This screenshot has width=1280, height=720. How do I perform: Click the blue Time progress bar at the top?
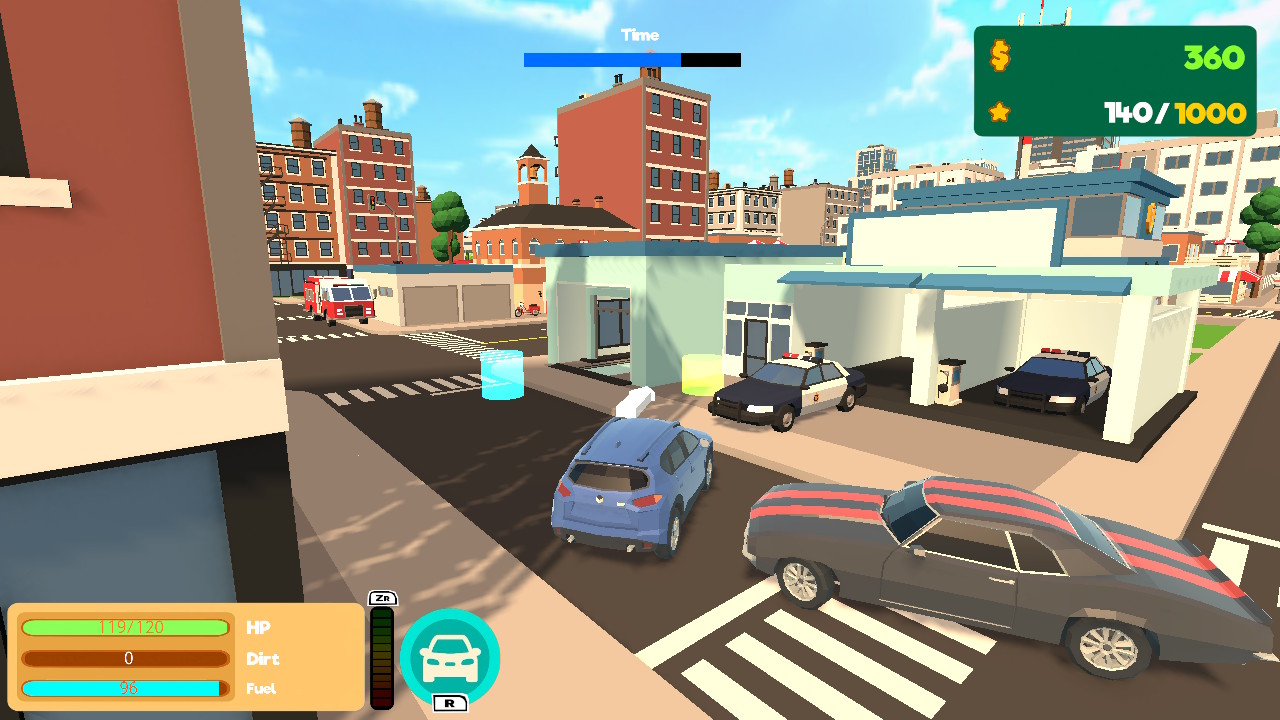coord(600,60)
